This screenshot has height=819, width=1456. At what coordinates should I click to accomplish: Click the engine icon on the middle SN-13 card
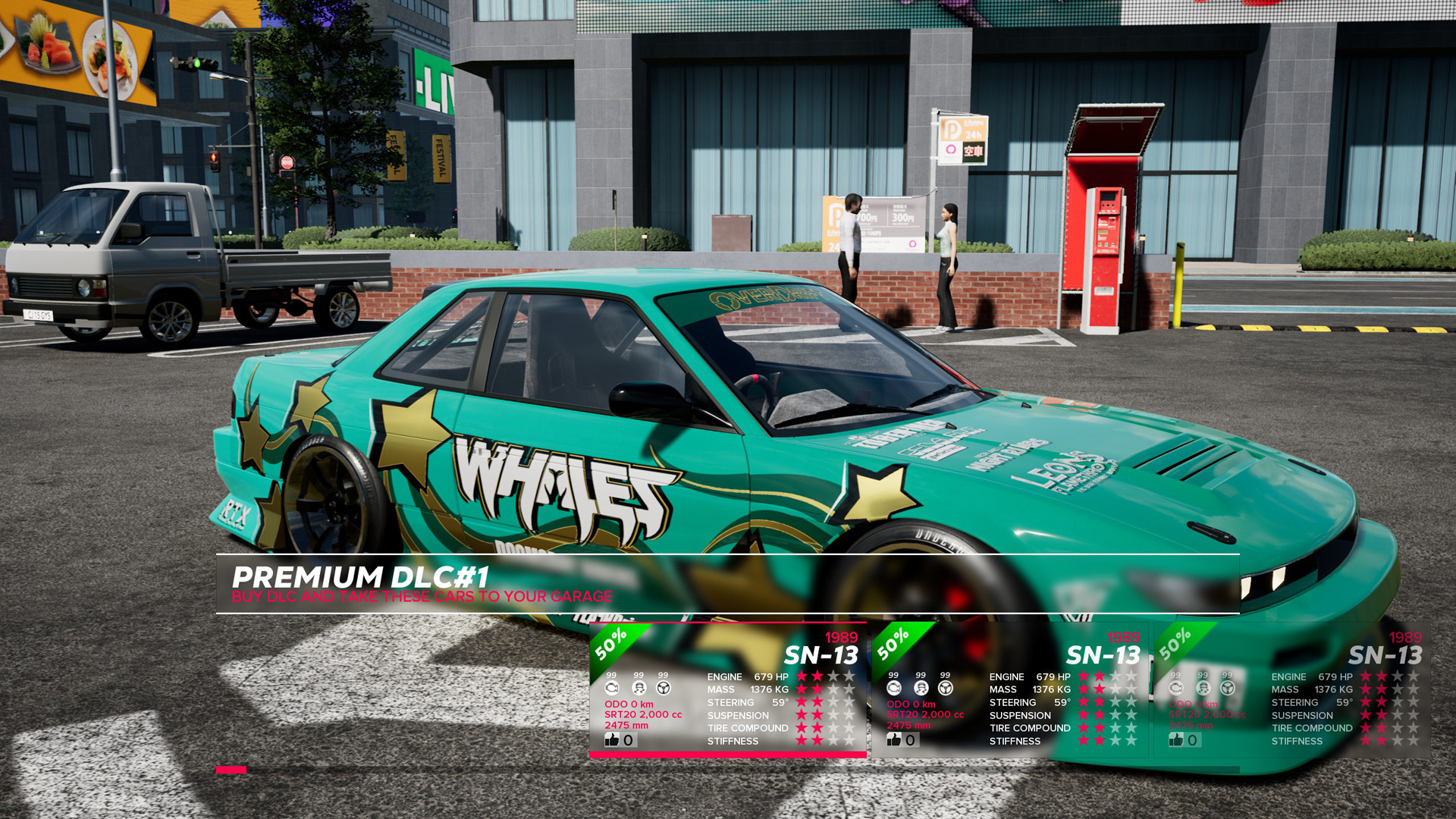point(893,688)
